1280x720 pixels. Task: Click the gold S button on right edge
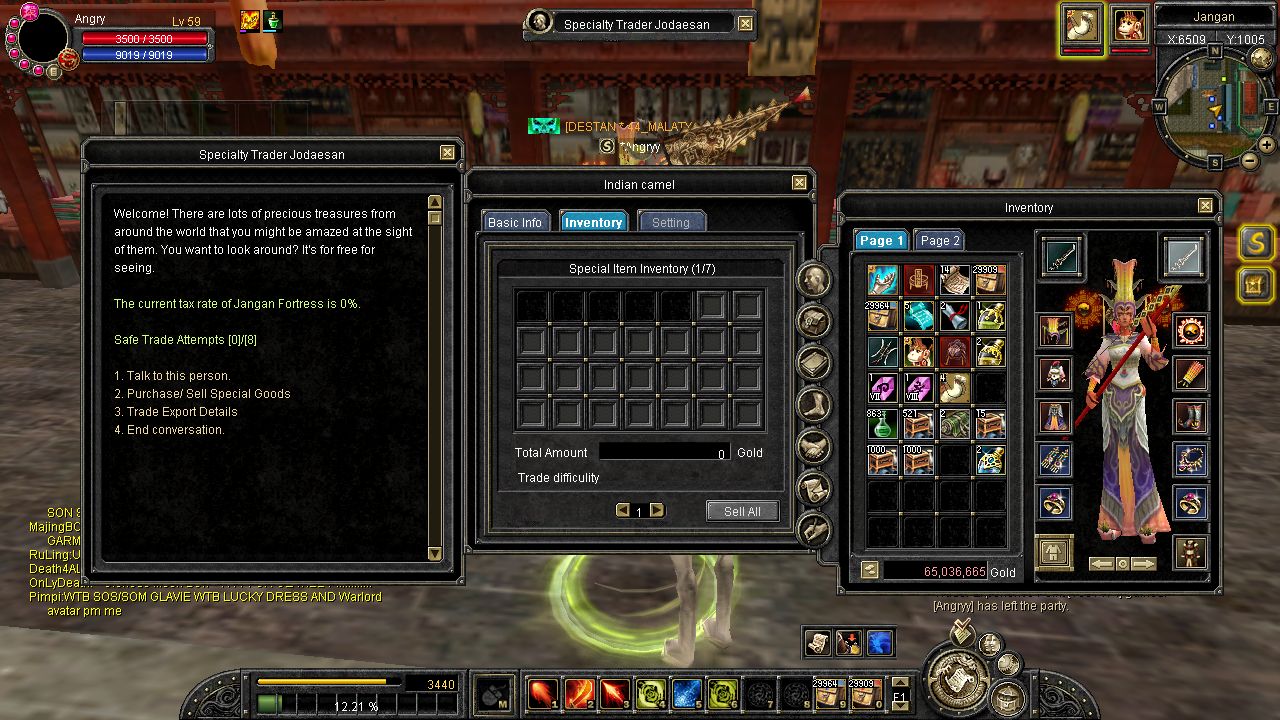pyautogui.click(x=1256, y=242)
